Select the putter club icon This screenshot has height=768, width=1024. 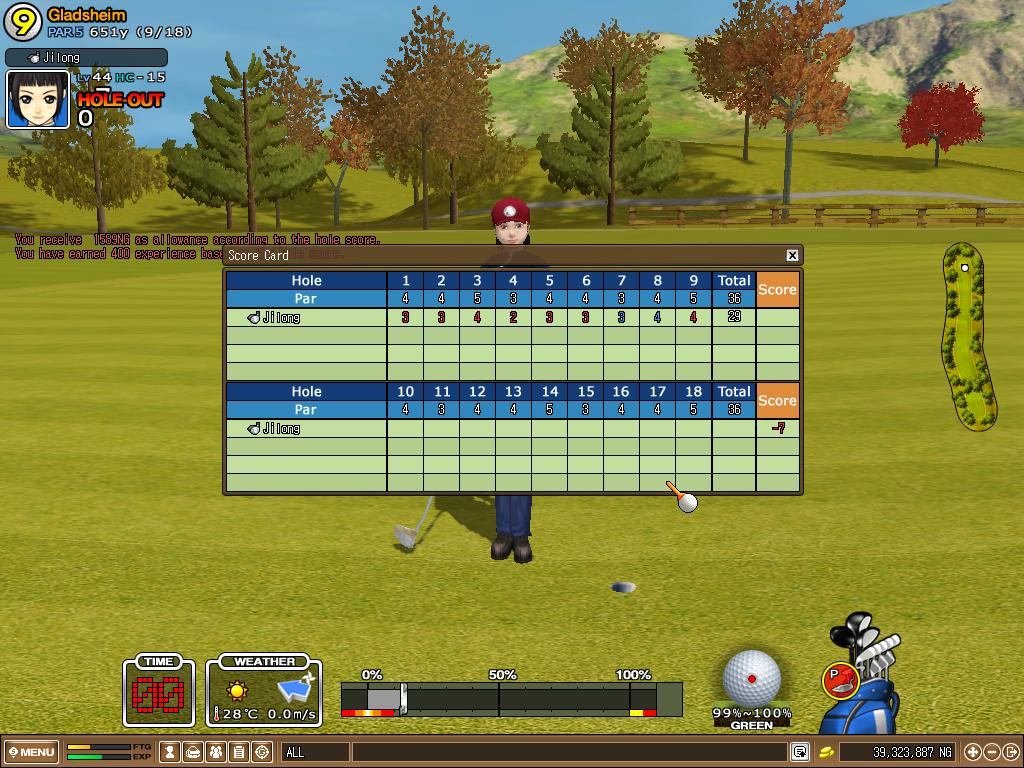841,680
